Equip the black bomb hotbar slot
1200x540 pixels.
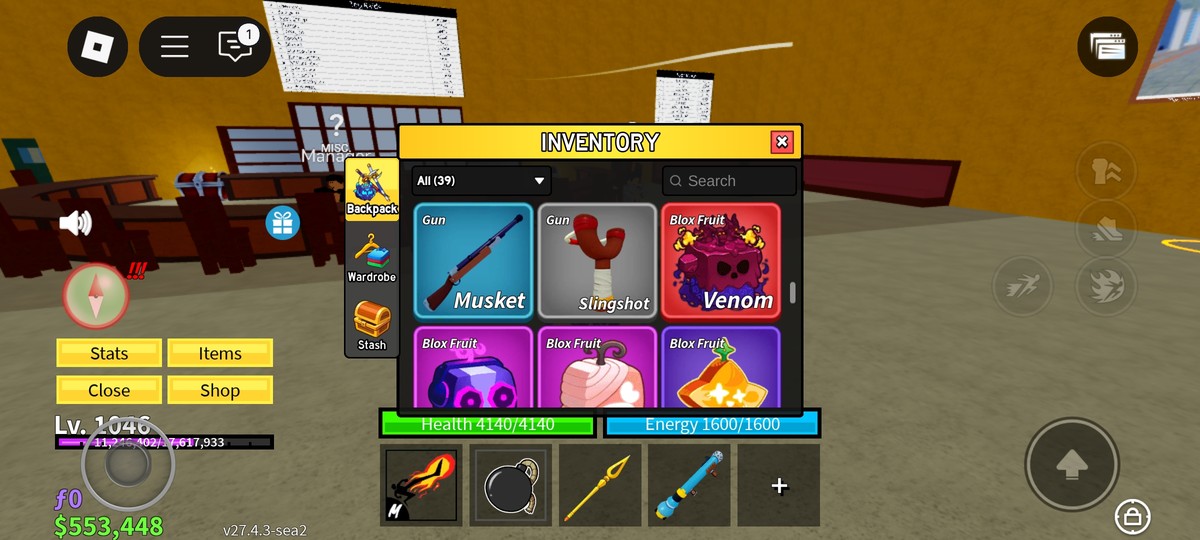pyautogui.click(x=510, y=485)
